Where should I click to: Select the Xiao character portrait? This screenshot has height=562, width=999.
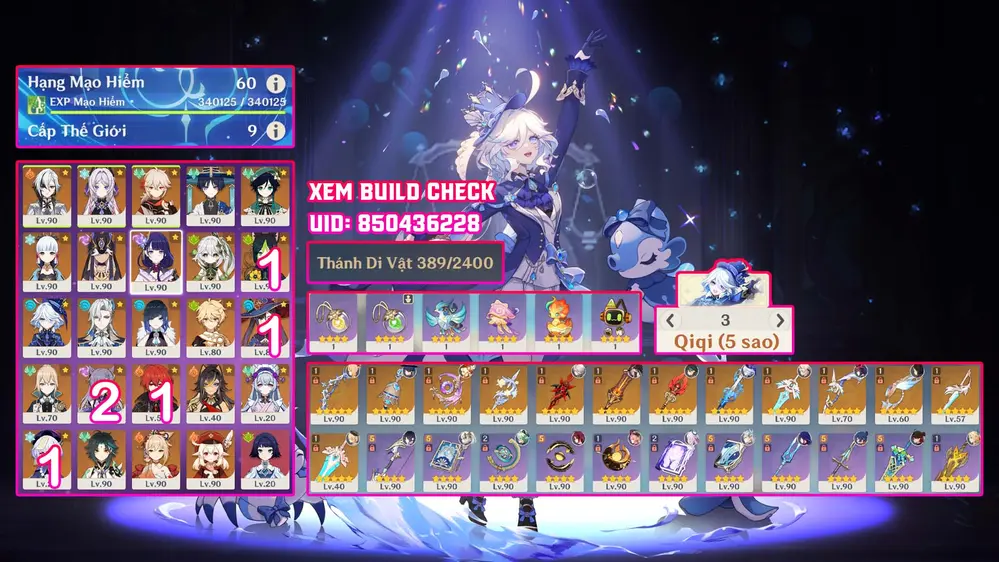click(101, 457)
